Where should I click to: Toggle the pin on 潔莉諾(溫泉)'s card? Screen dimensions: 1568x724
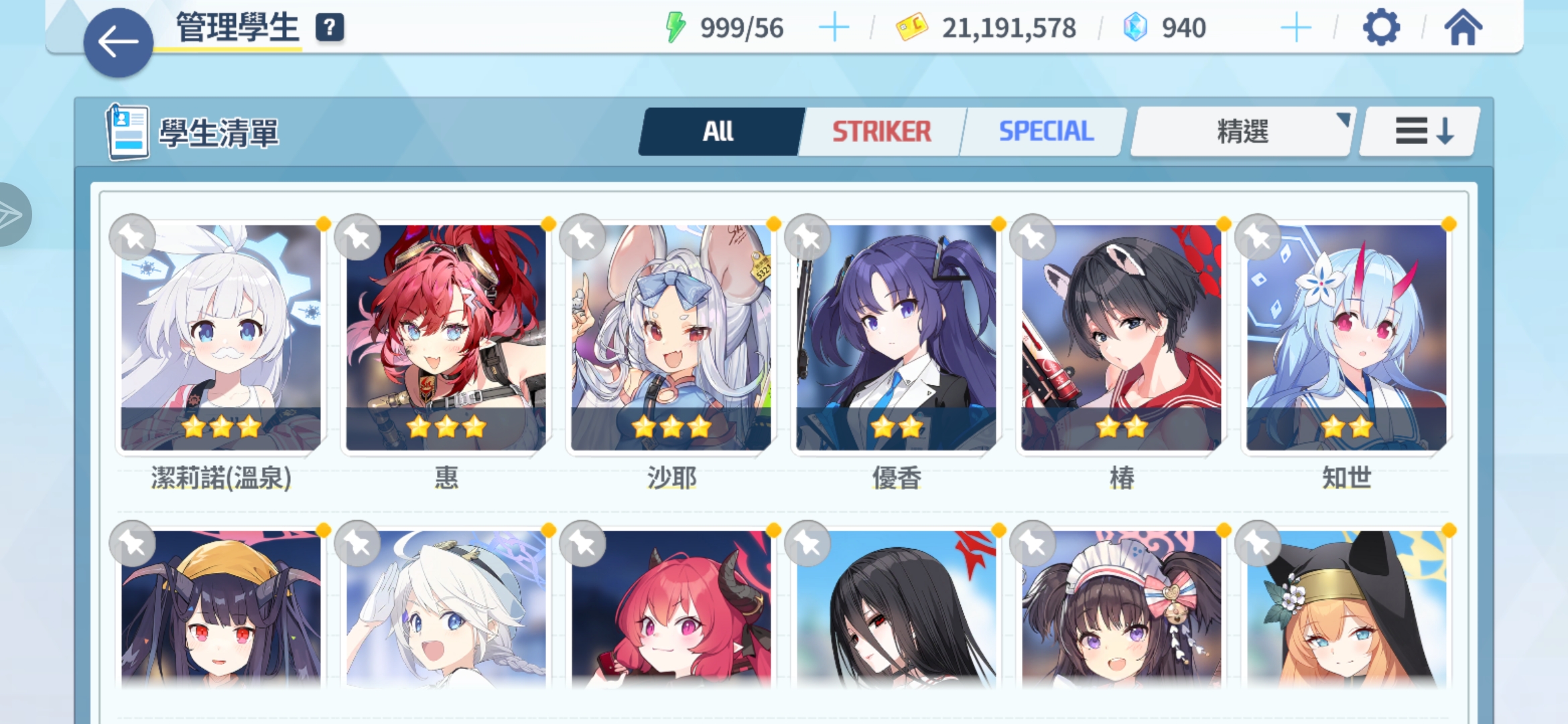pos(131,237)
